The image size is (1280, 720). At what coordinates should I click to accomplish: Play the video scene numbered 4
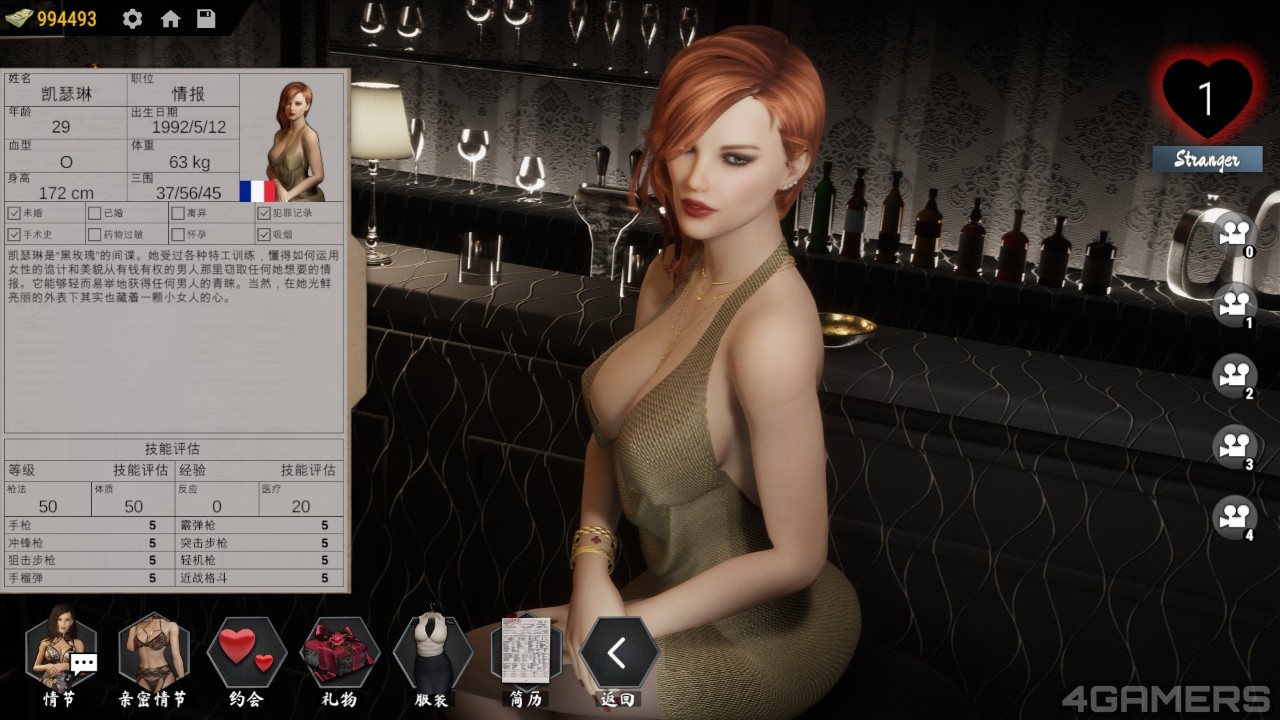[1234, 517]
